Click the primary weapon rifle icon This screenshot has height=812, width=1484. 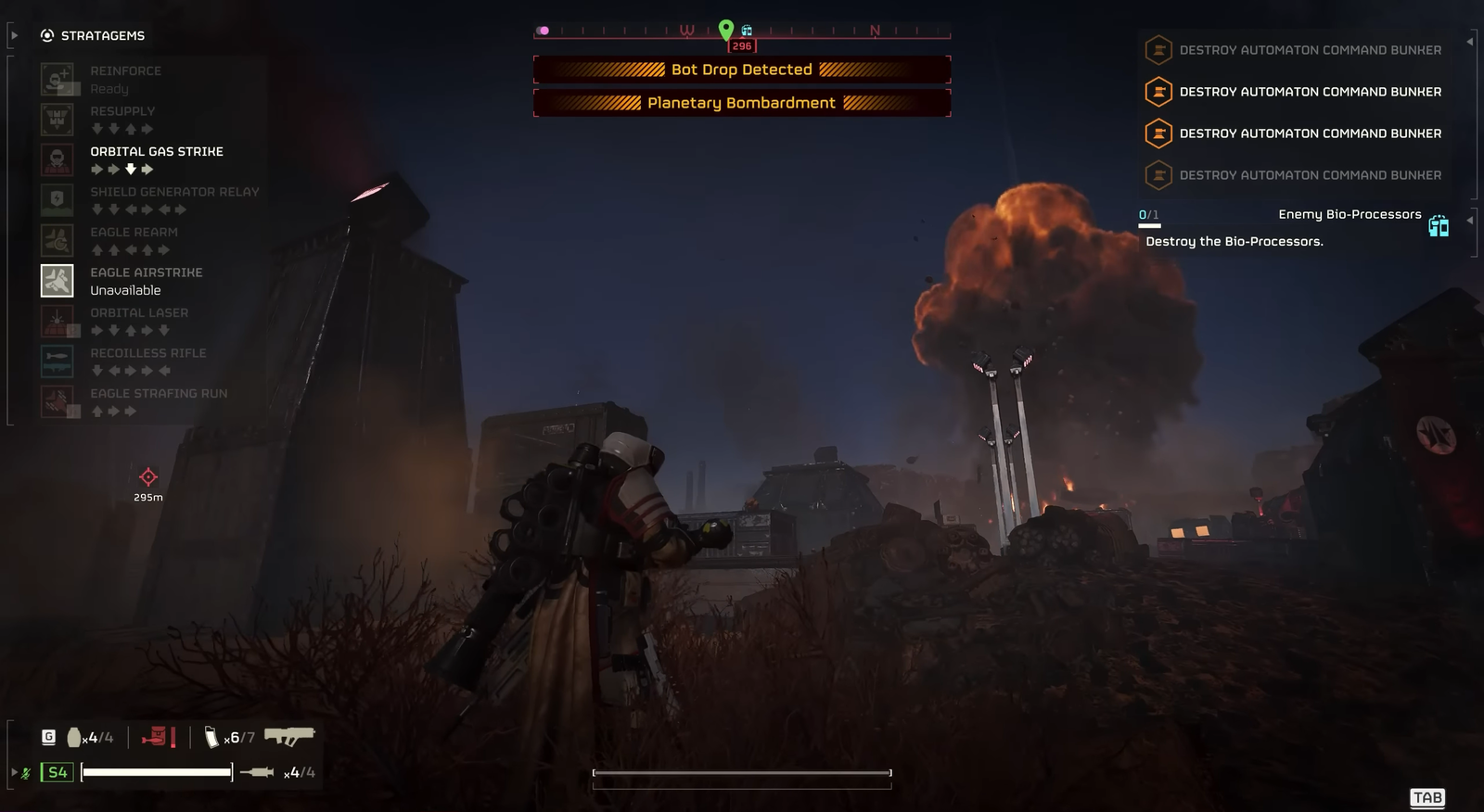coord(289,737)
